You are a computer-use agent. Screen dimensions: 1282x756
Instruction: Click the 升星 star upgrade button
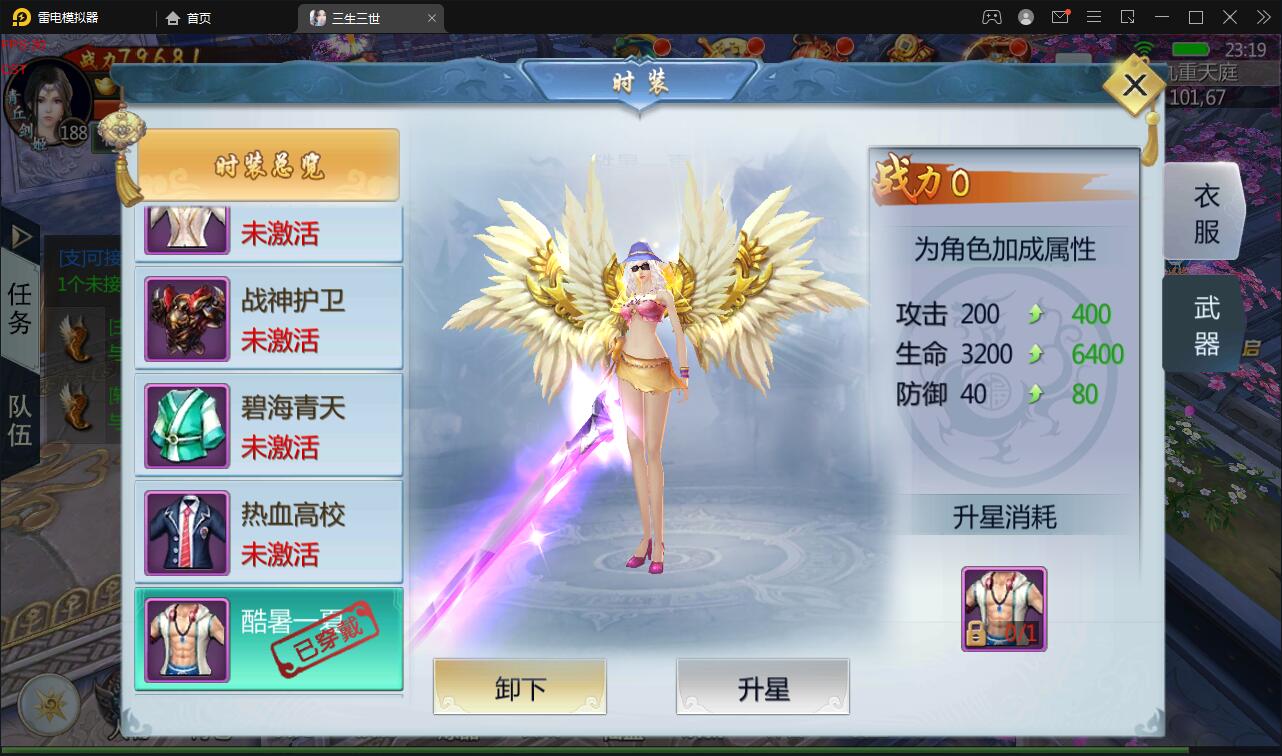pyautogui.click(x=762, y=687)
